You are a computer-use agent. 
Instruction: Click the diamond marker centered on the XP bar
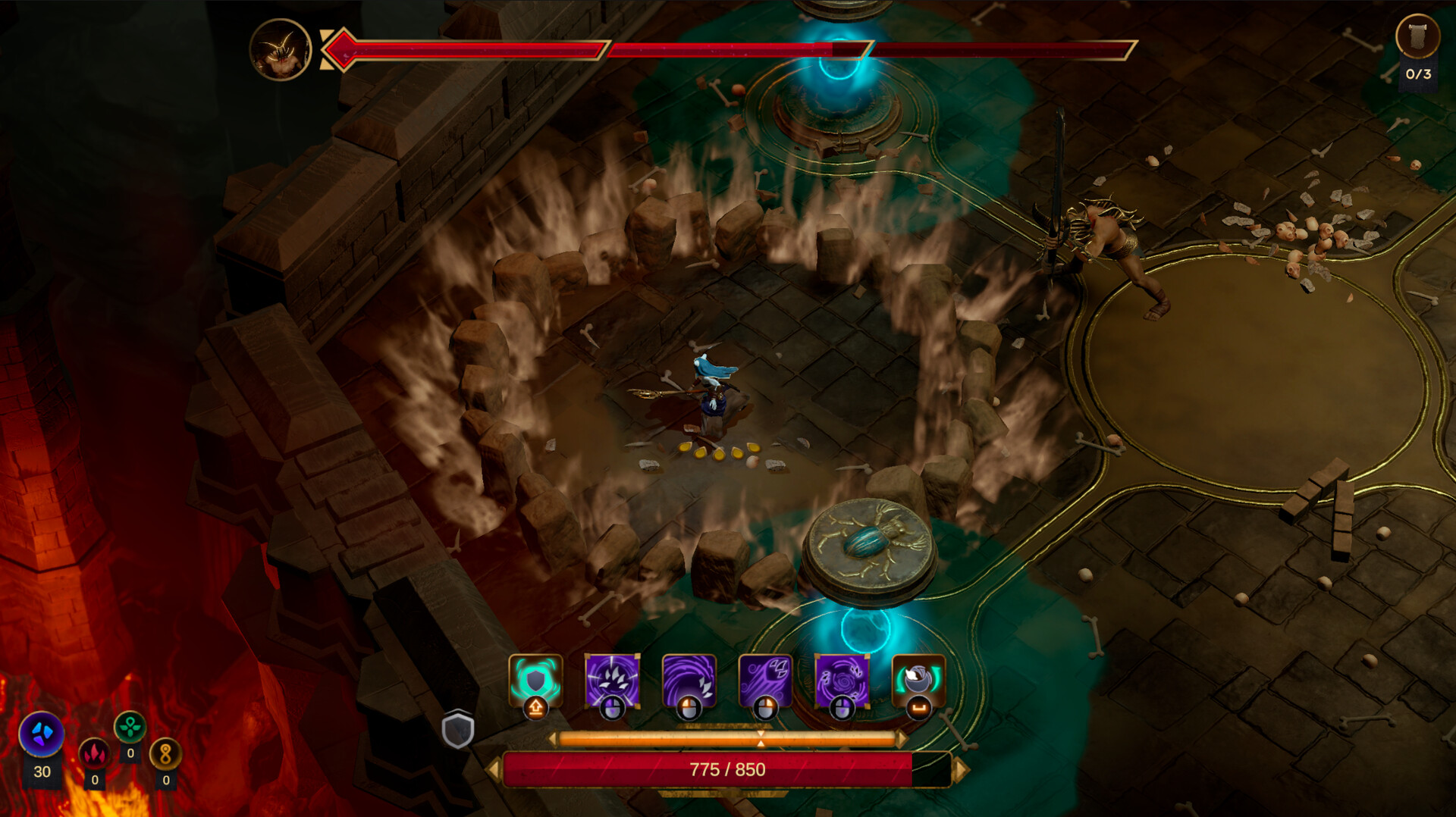pos(761,738)
